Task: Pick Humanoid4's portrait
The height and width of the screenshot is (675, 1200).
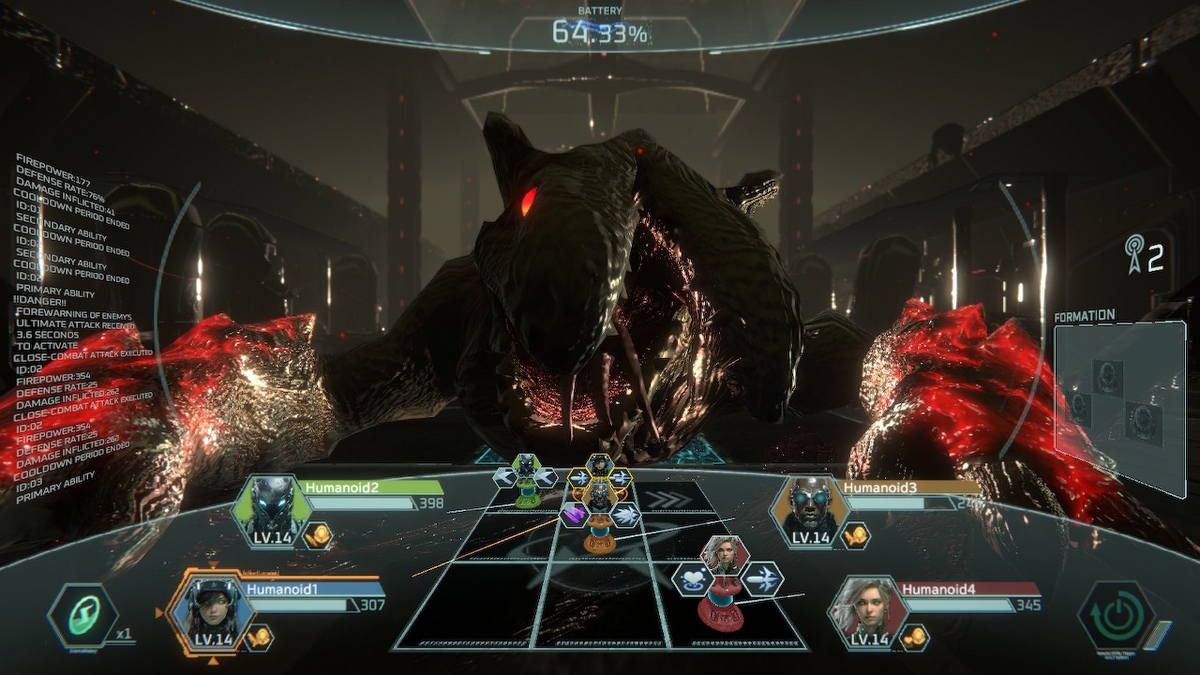Action: pos(865,610)
